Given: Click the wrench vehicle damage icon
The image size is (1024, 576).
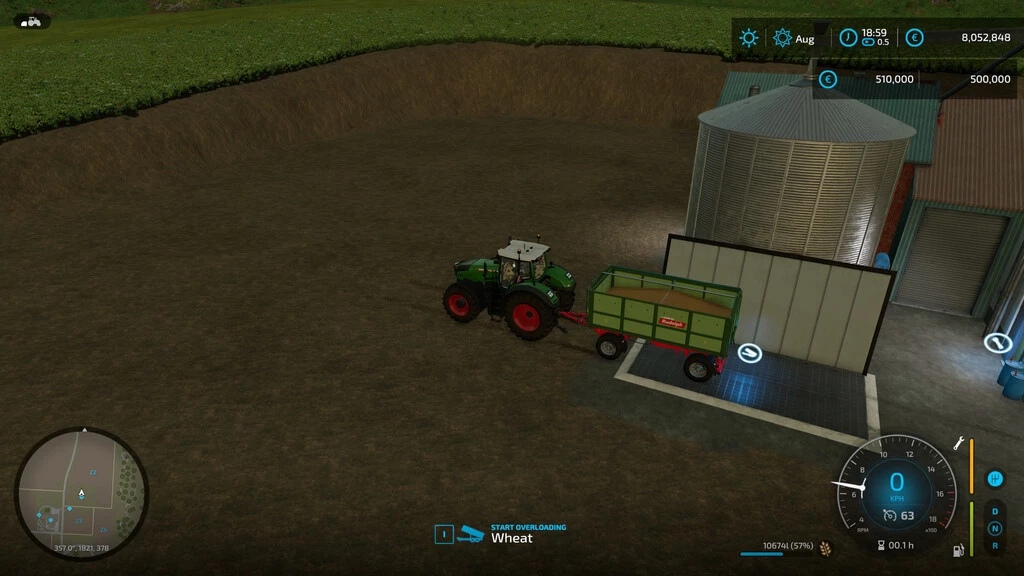Looking at the screenshot, I should (x=958, y=441).
